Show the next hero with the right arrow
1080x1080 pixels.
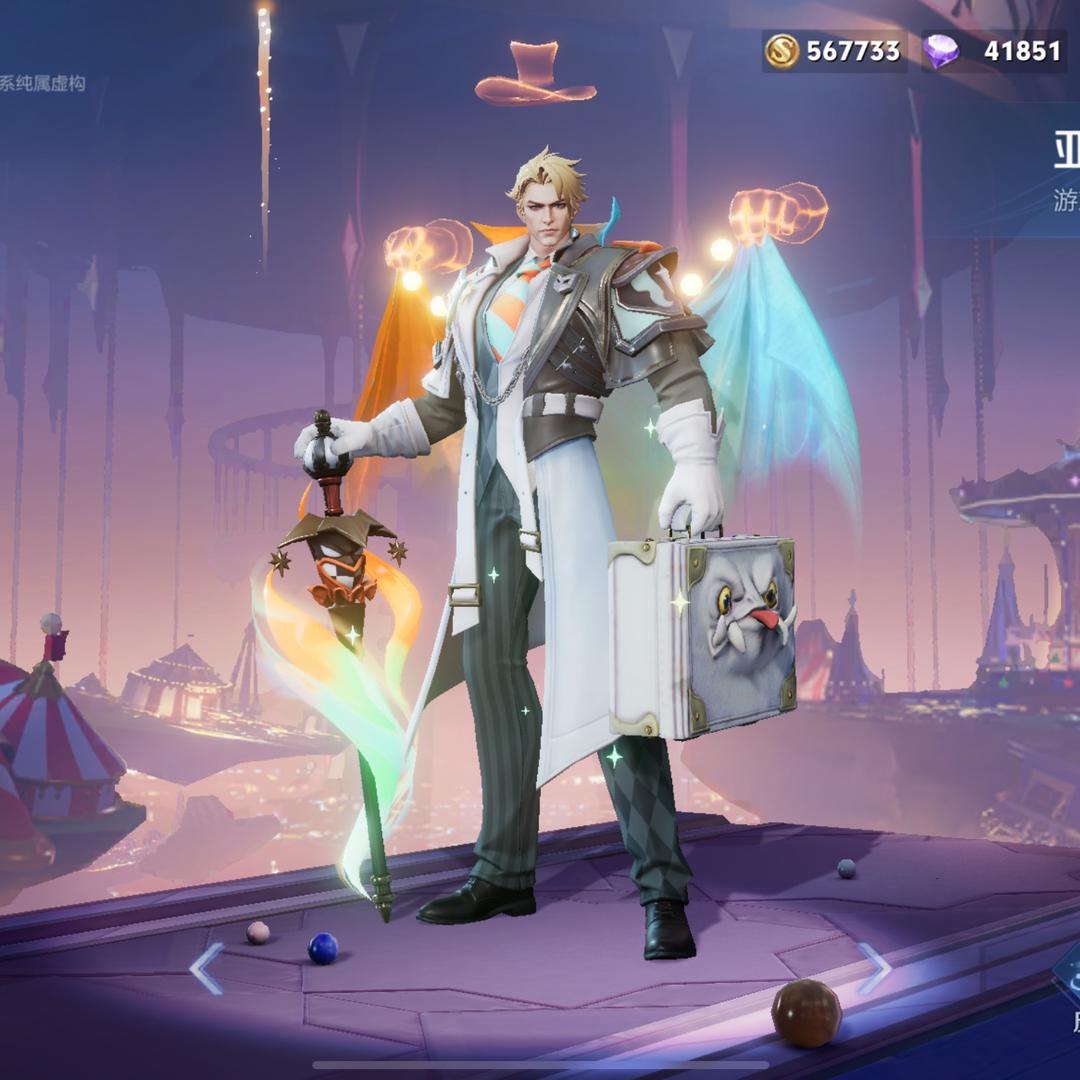(873, 968)
